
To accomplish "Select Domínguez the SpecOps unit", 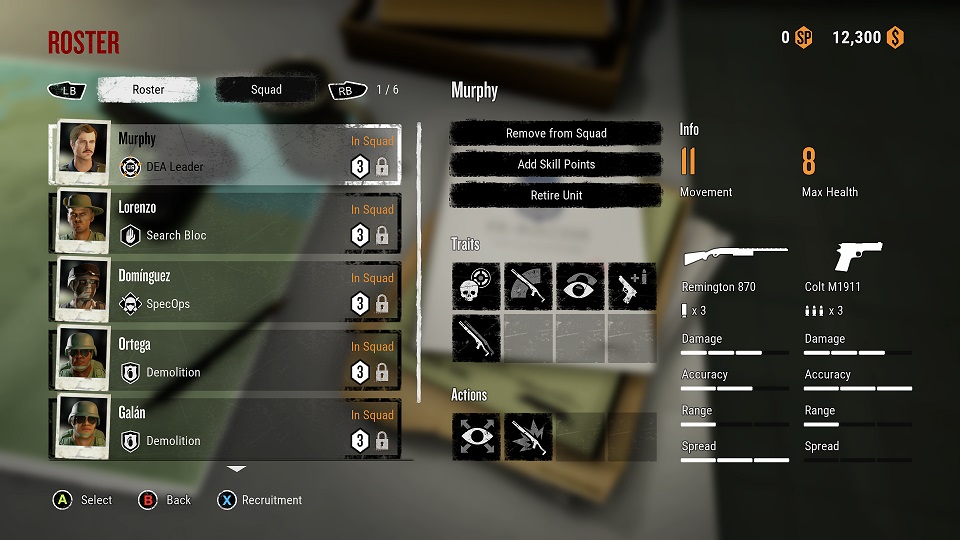I will (225, 290).
